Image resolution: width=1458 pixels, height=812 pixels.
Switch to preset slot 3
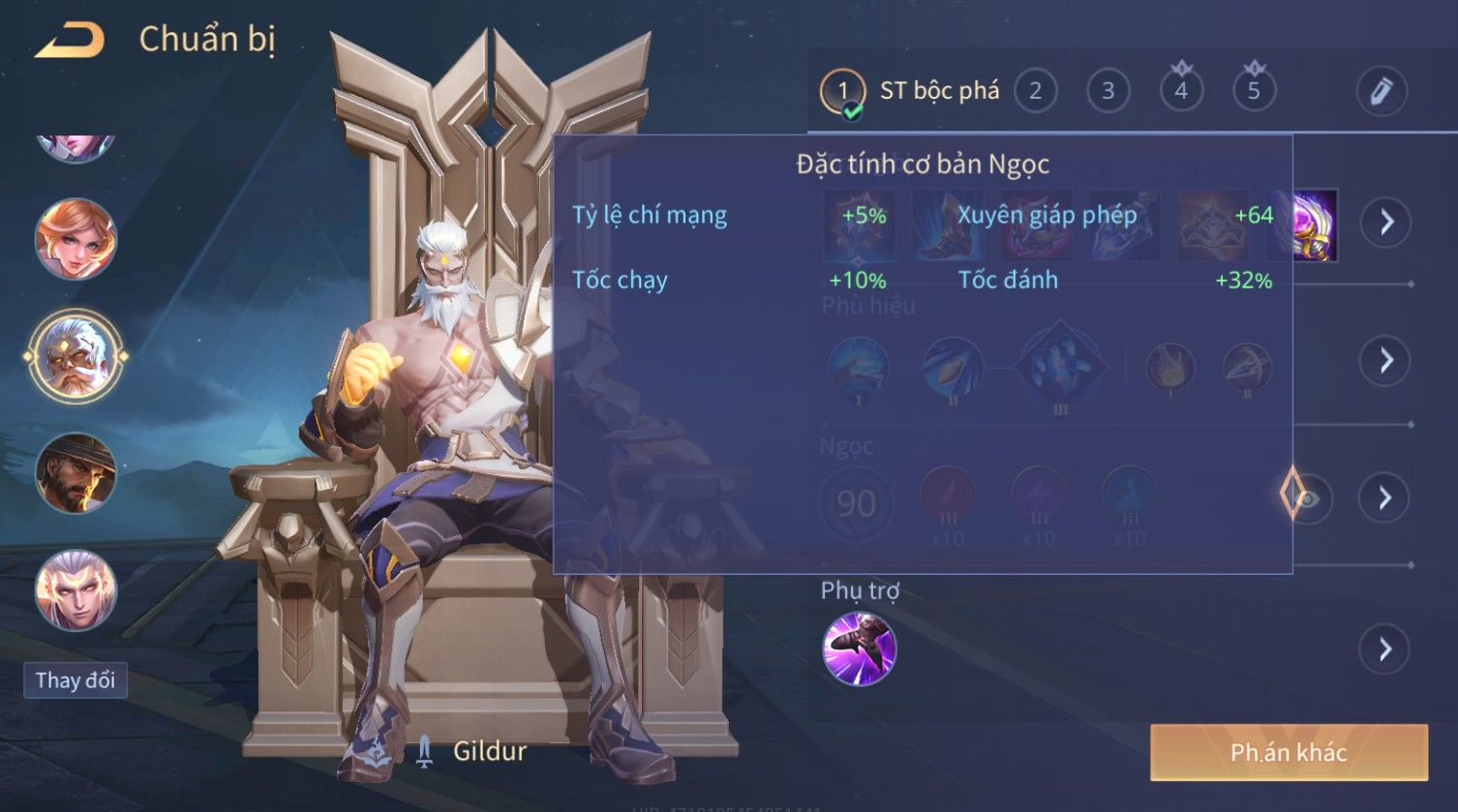point(1108,92)
